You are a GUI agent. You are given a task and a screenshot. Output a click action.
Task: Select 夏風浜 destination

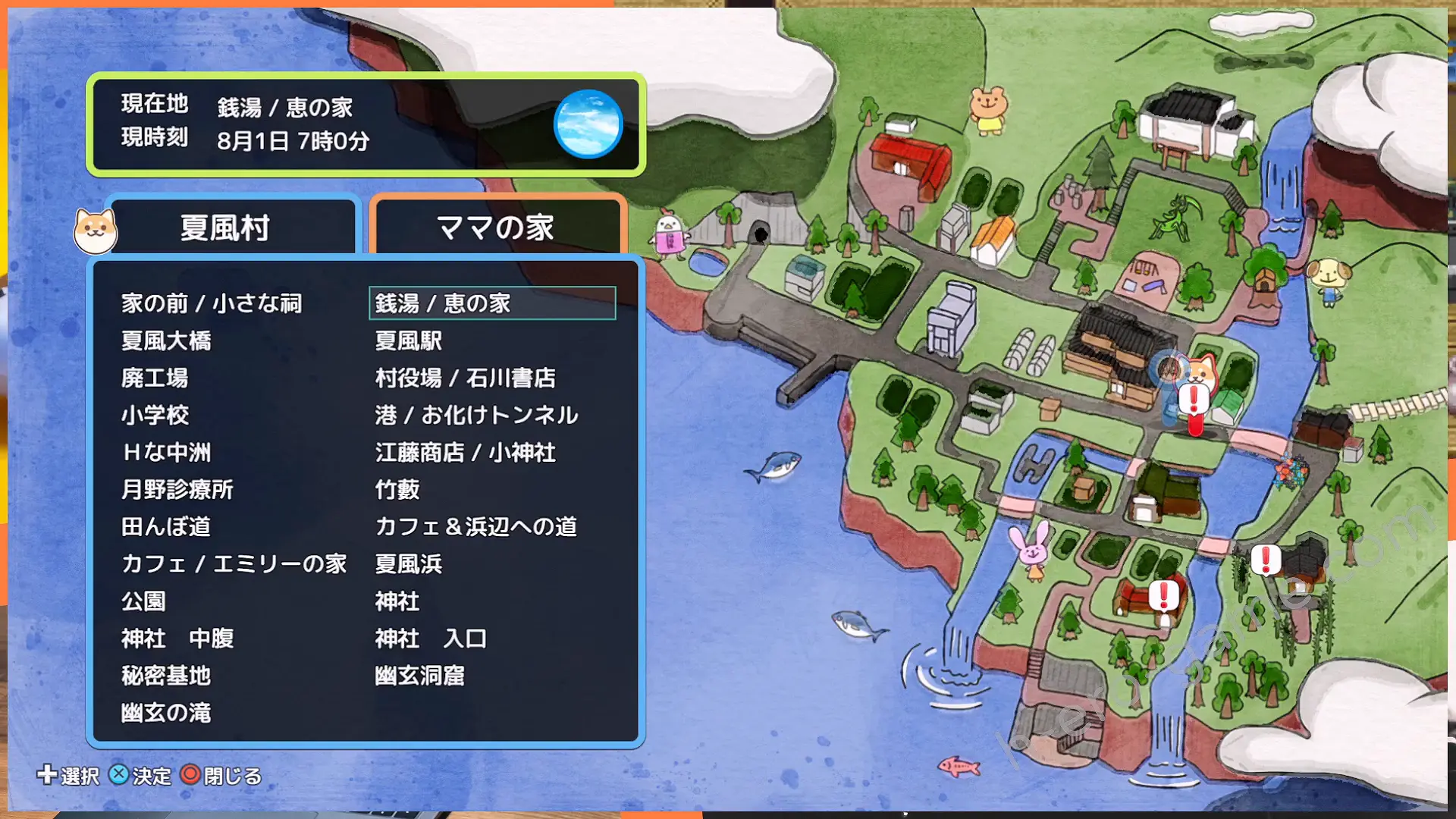409,563
